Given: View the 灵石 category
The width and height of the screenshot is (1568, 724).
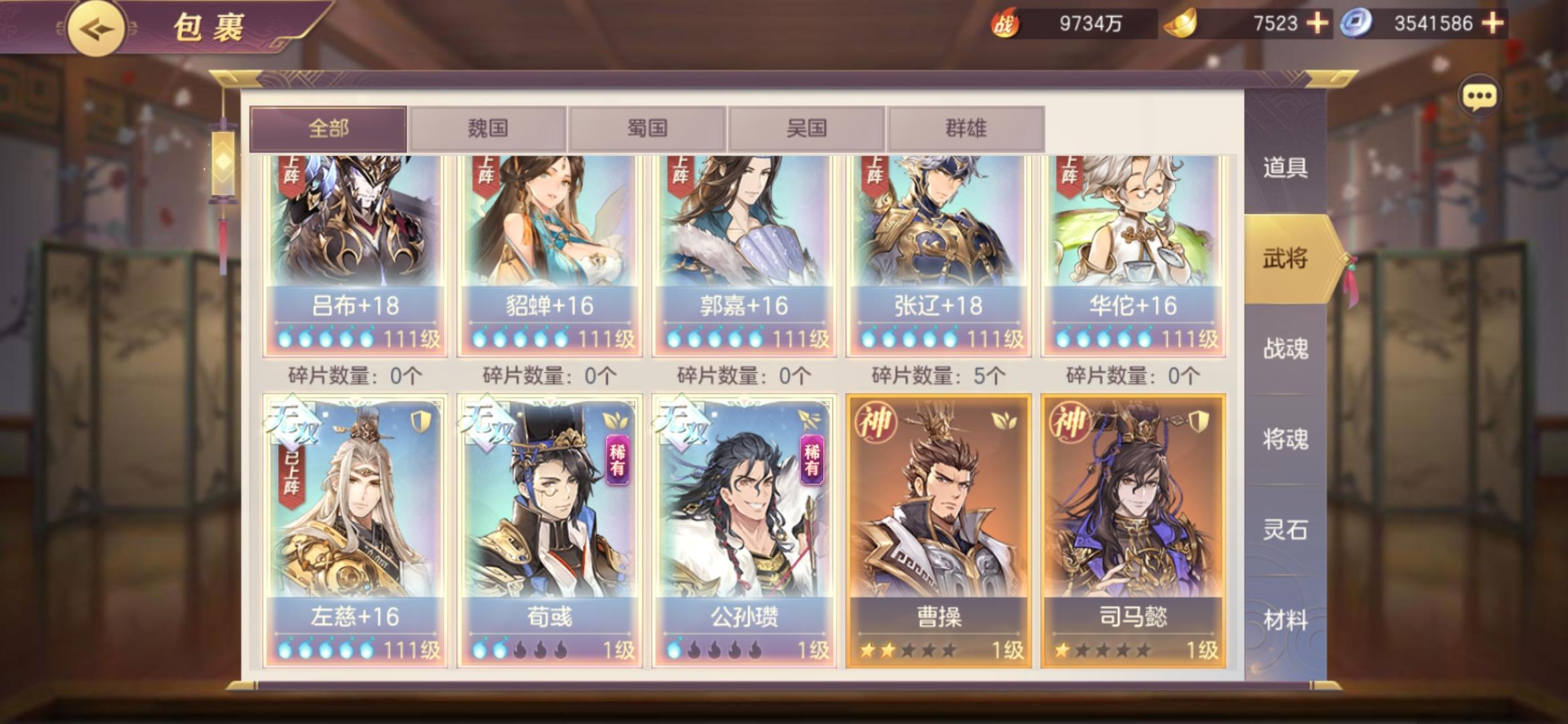Looking at the screenshot, I should [1285, 530].
